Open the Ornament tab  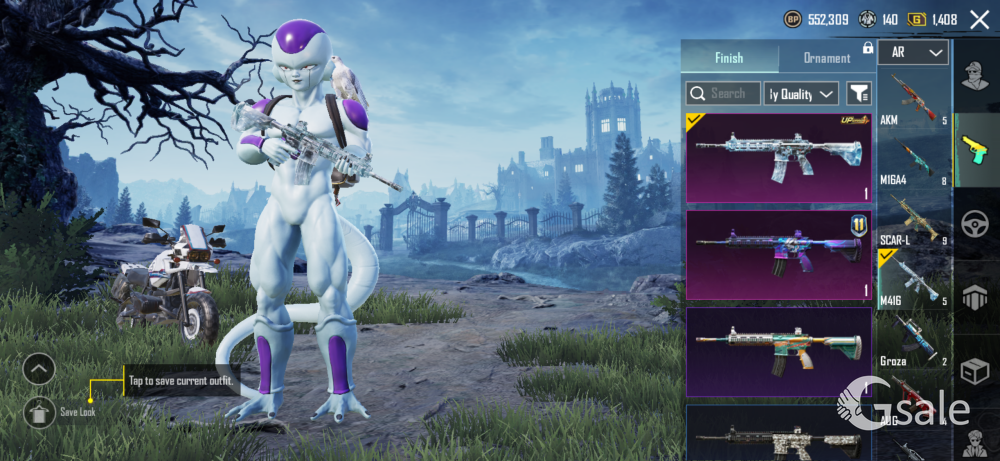tap(827, 58)
